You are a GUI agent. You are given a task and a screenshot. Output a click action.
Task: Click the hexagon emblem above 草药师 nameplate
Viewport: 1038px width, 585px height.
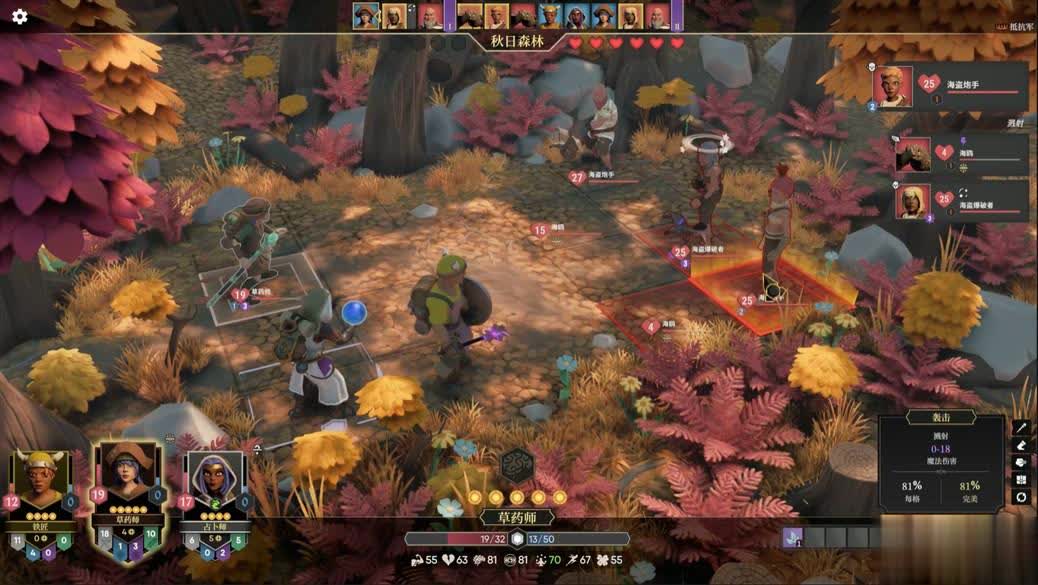517,465
